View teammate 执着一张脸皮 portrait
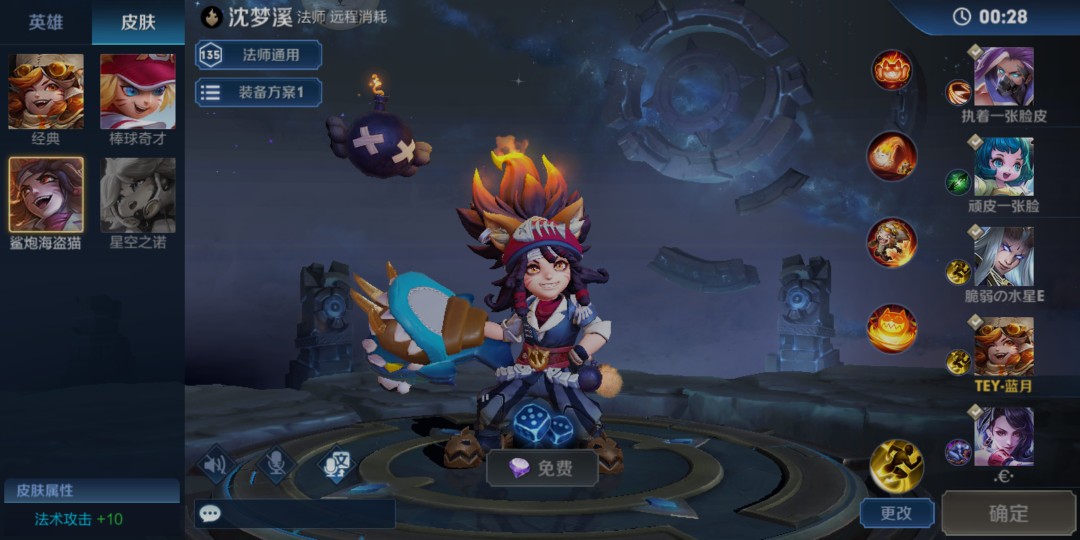 [1003, 76]
